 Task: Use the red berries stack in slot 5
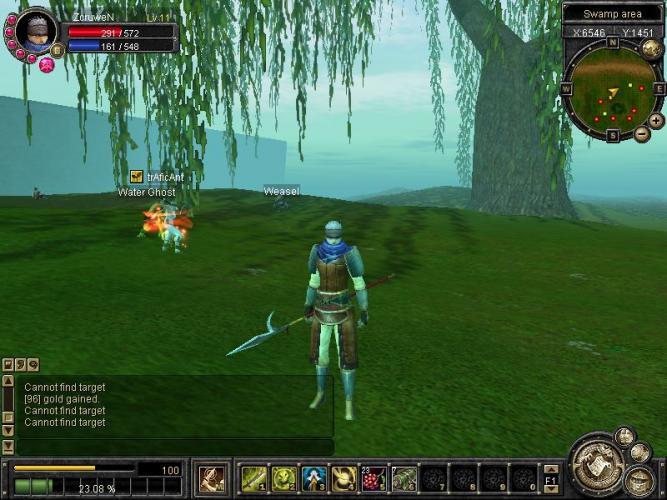point(375,478)
